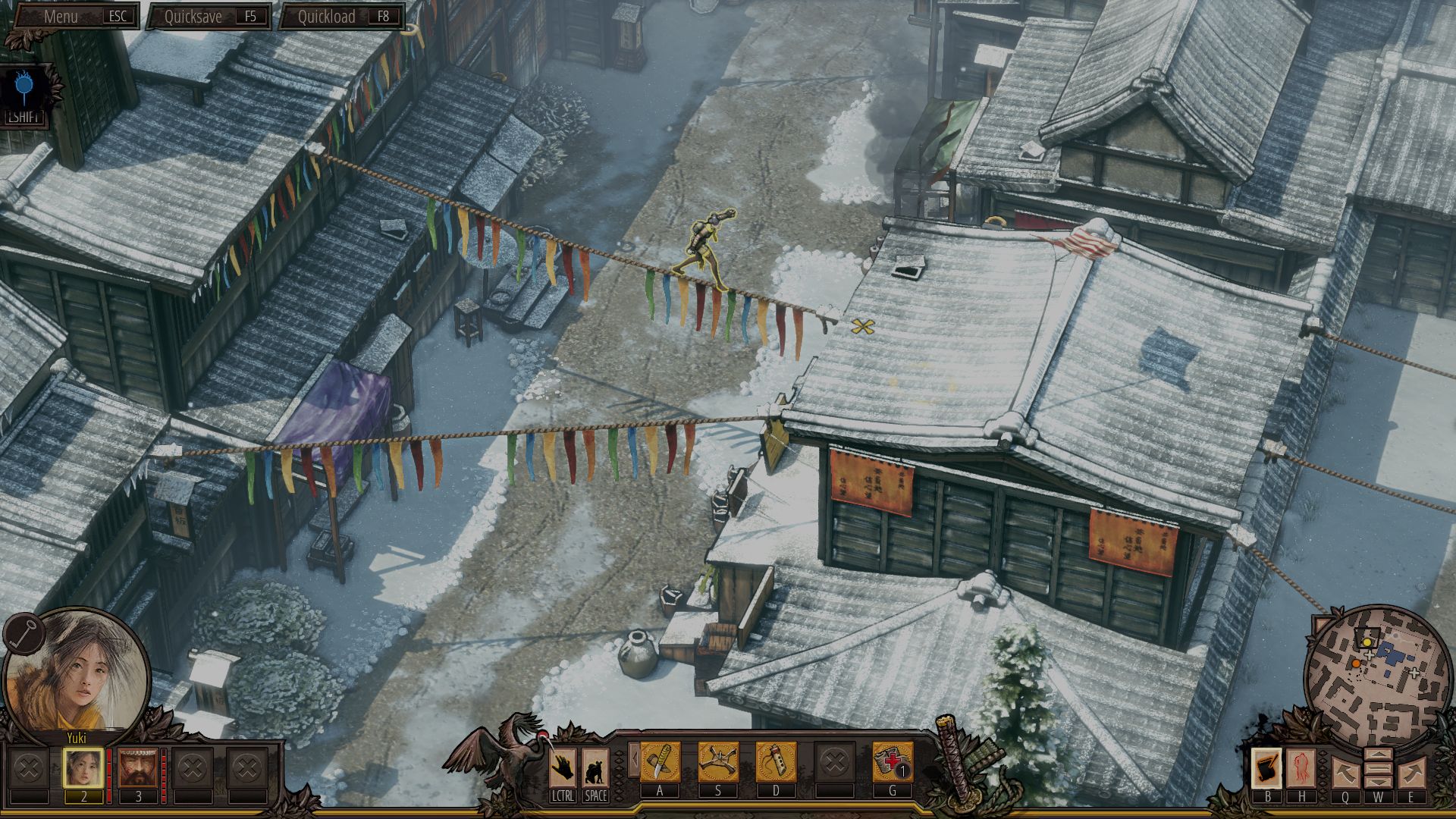
Task: Collapse the ability bar arrow
Action: click(x=633, y=760)
